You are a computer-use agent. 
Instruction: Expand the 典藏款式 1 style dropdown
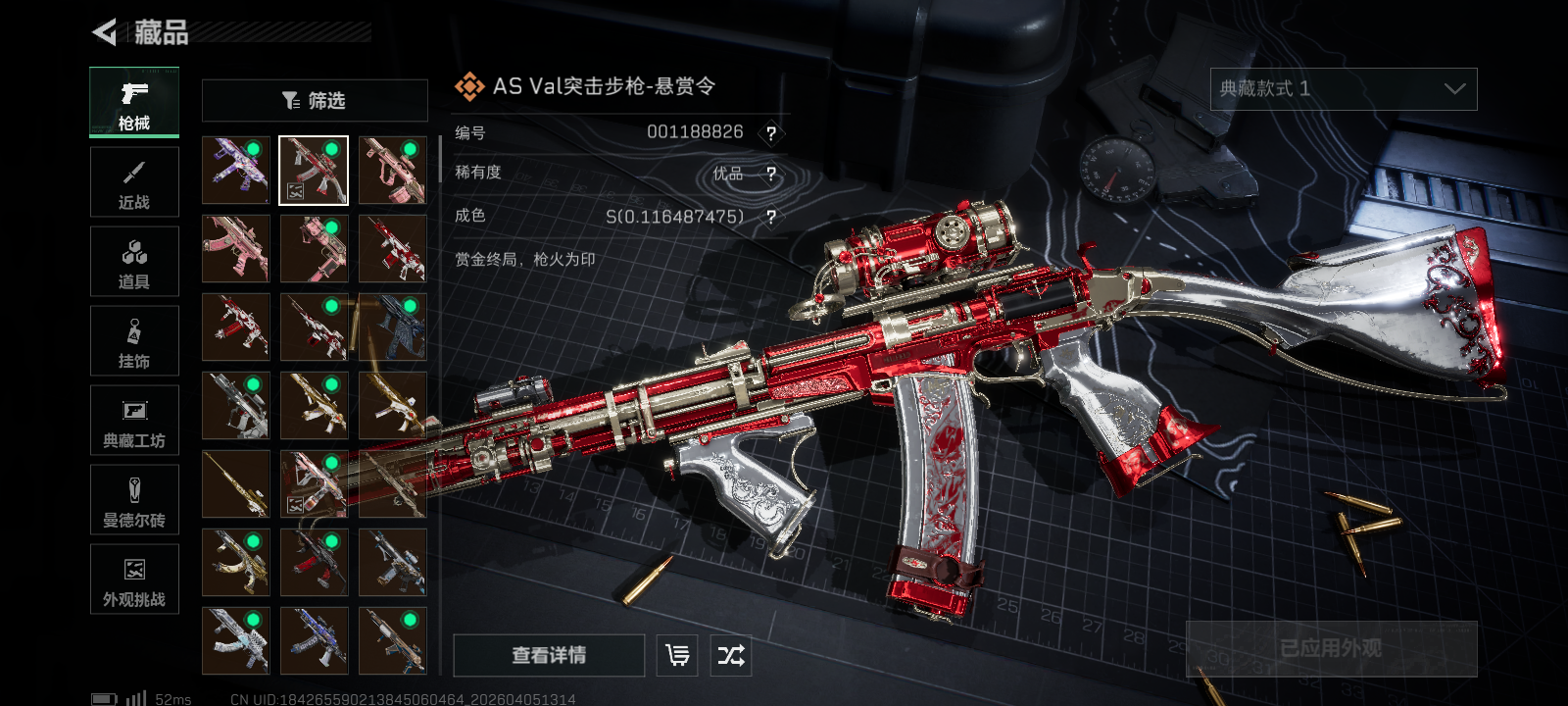click(x=1343, y=89)
